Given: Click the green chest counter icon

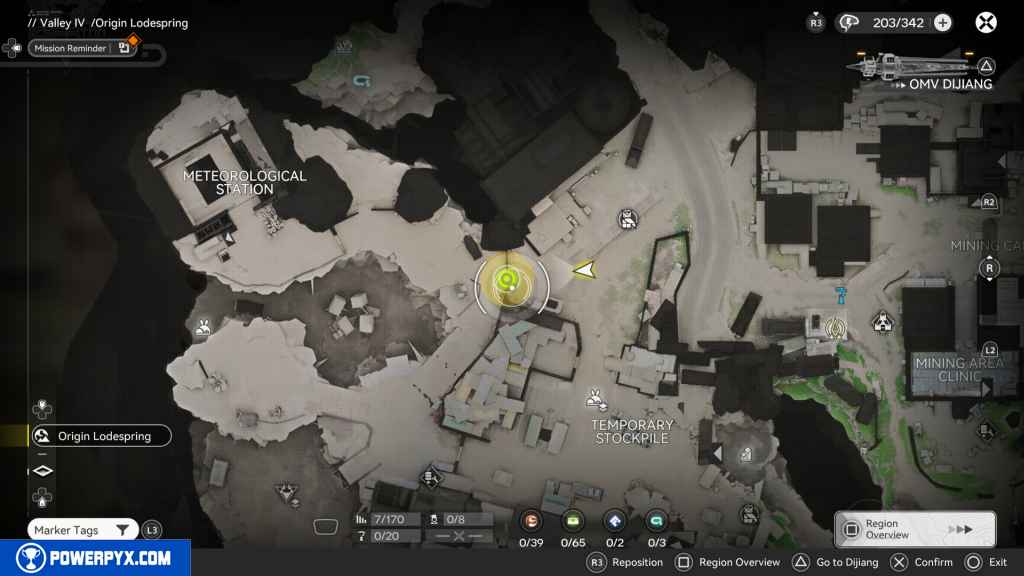Looking at the screenshot, I should tap(573, 520).
